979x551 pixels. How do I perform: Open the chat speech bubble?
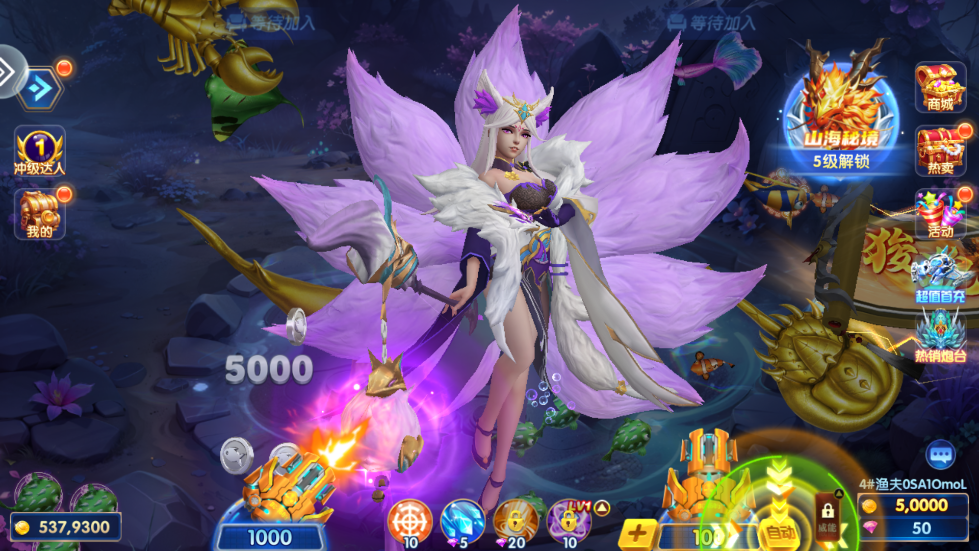point(940,455)
